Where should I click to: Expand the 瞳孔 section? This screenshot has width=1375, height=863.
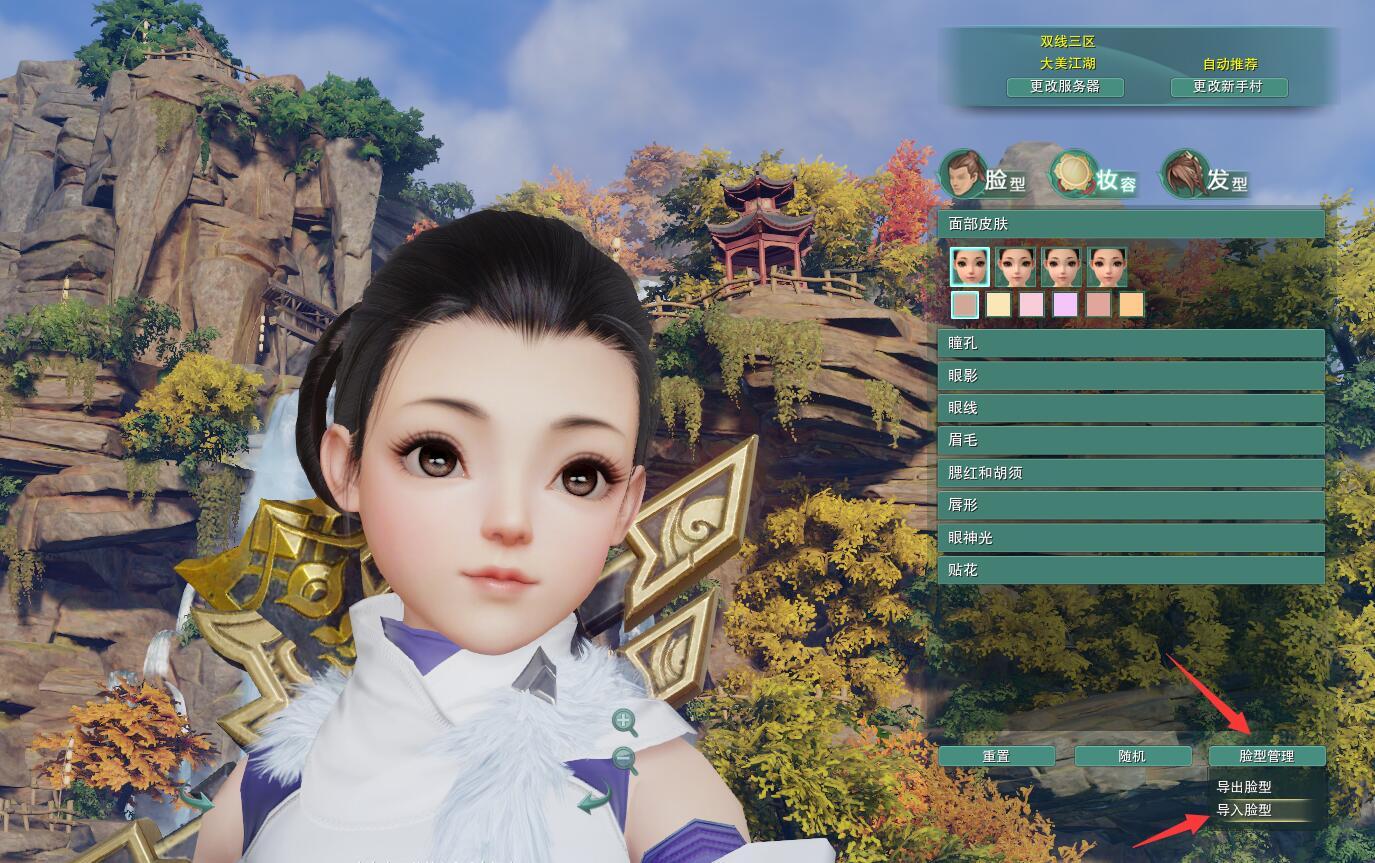coord(1130,343)
